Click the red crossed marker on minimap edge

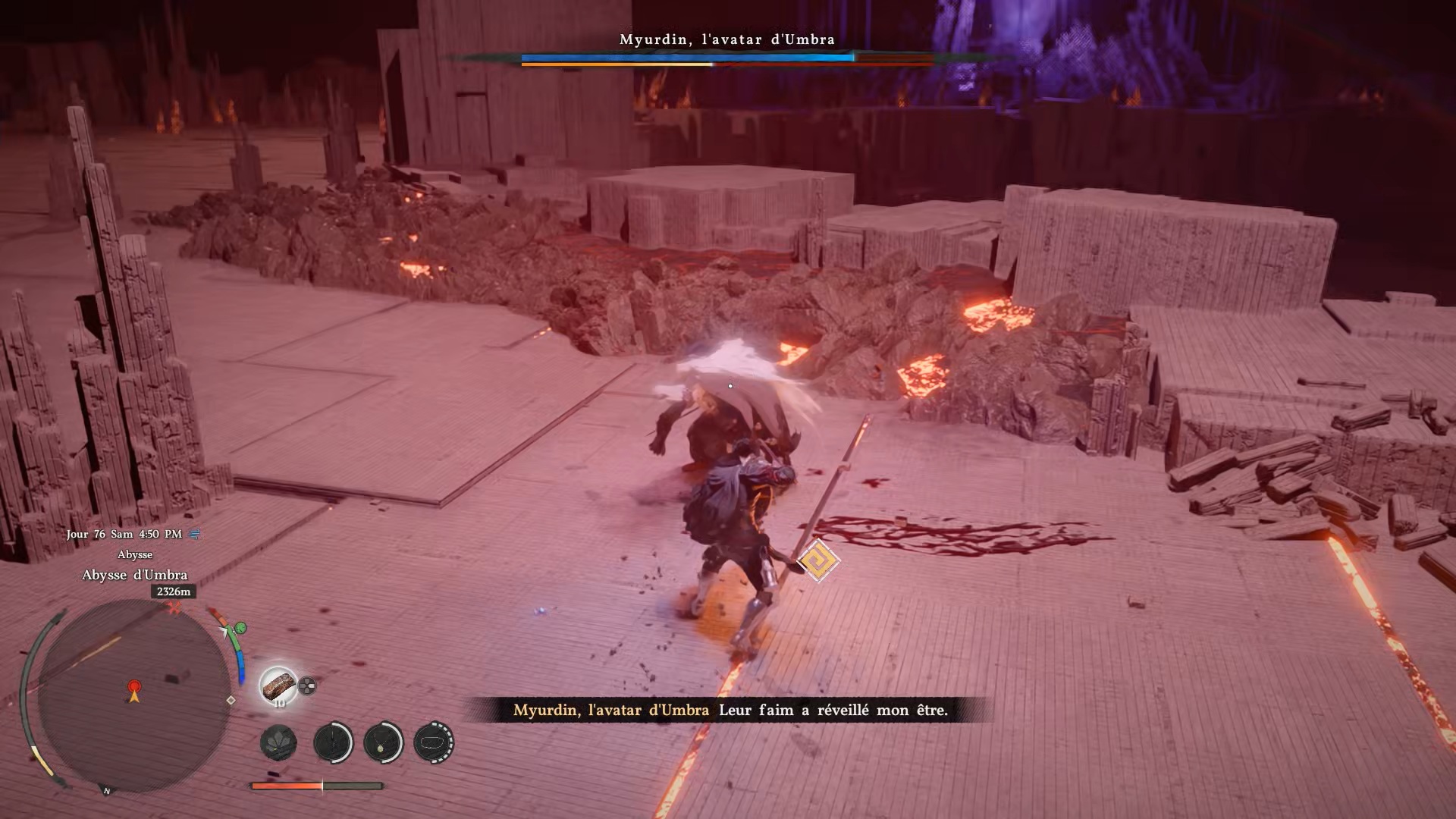pos(175,608)
